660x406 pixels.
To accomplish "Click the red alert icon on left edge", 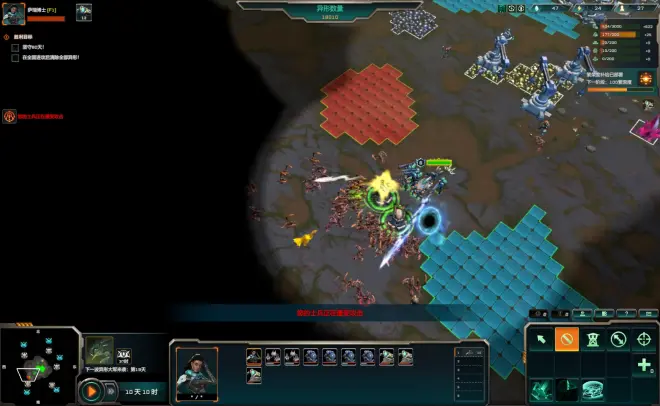I will click(x=8, y=116).
